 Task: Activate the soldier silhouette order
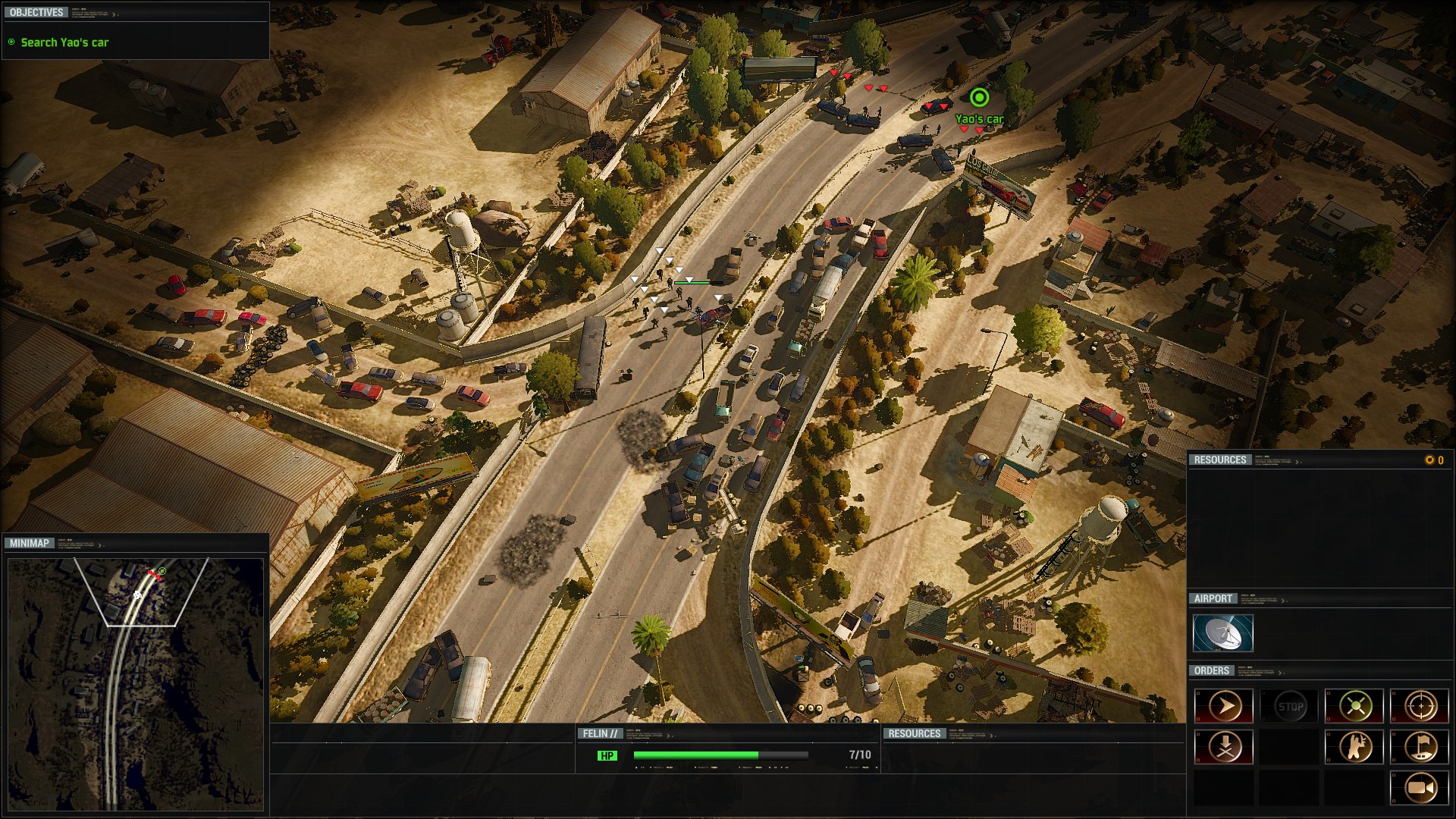(1355, 747)
